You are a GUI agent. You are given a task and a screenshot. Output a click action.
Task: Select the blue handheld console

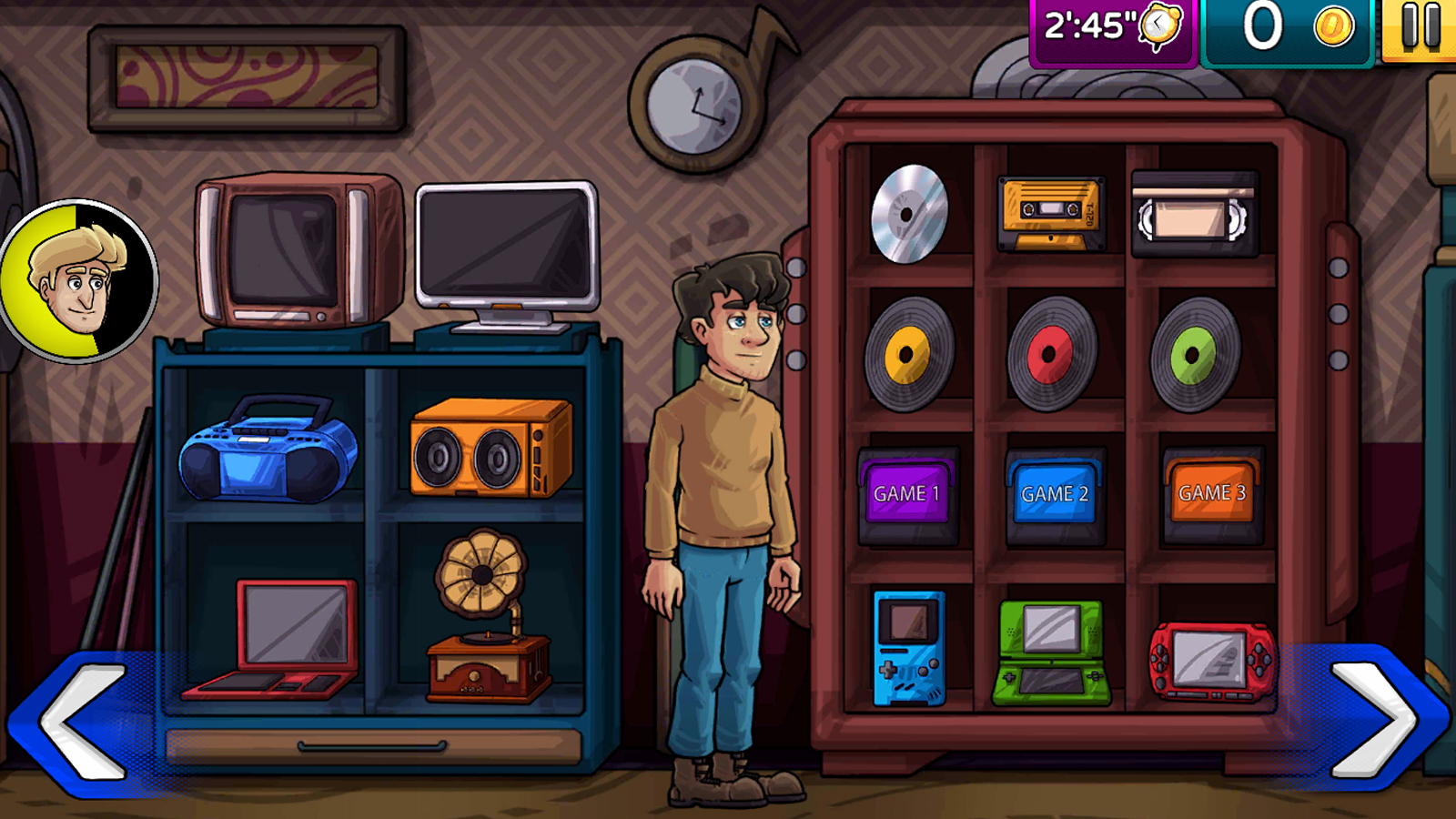[909, 648]
